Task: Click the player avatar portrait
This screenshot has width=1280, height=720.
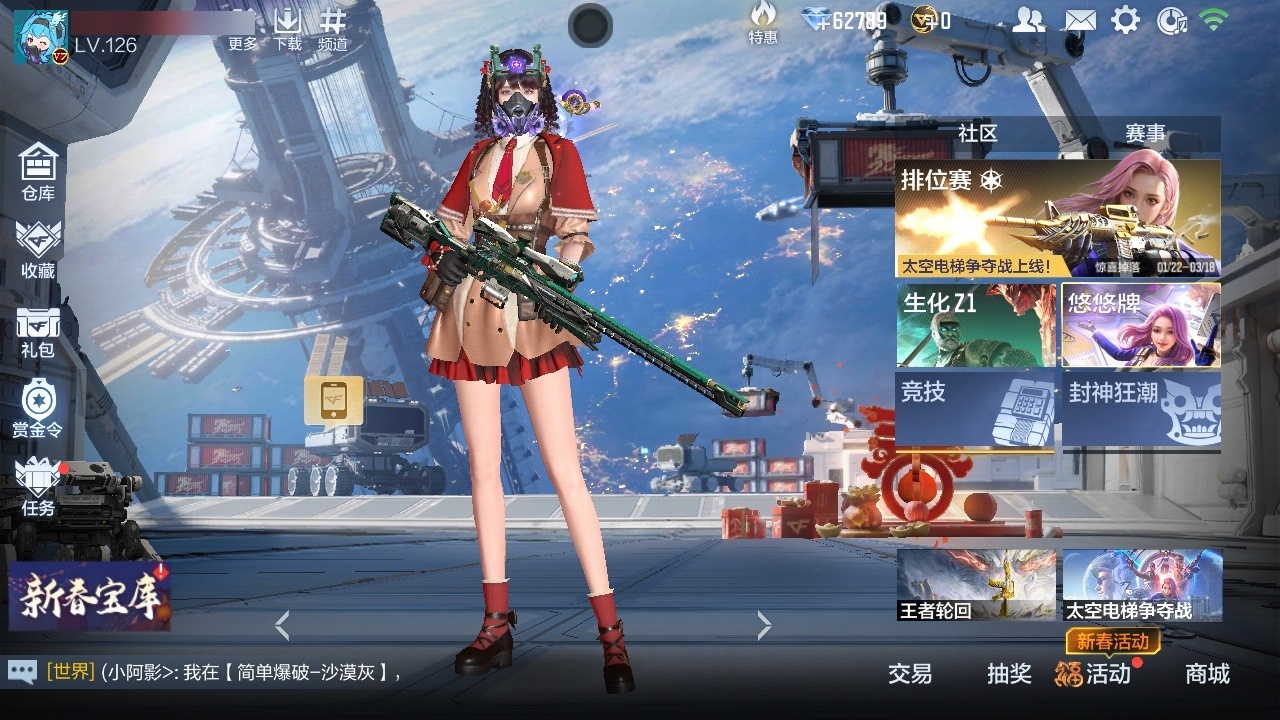Action: (40, 37)
